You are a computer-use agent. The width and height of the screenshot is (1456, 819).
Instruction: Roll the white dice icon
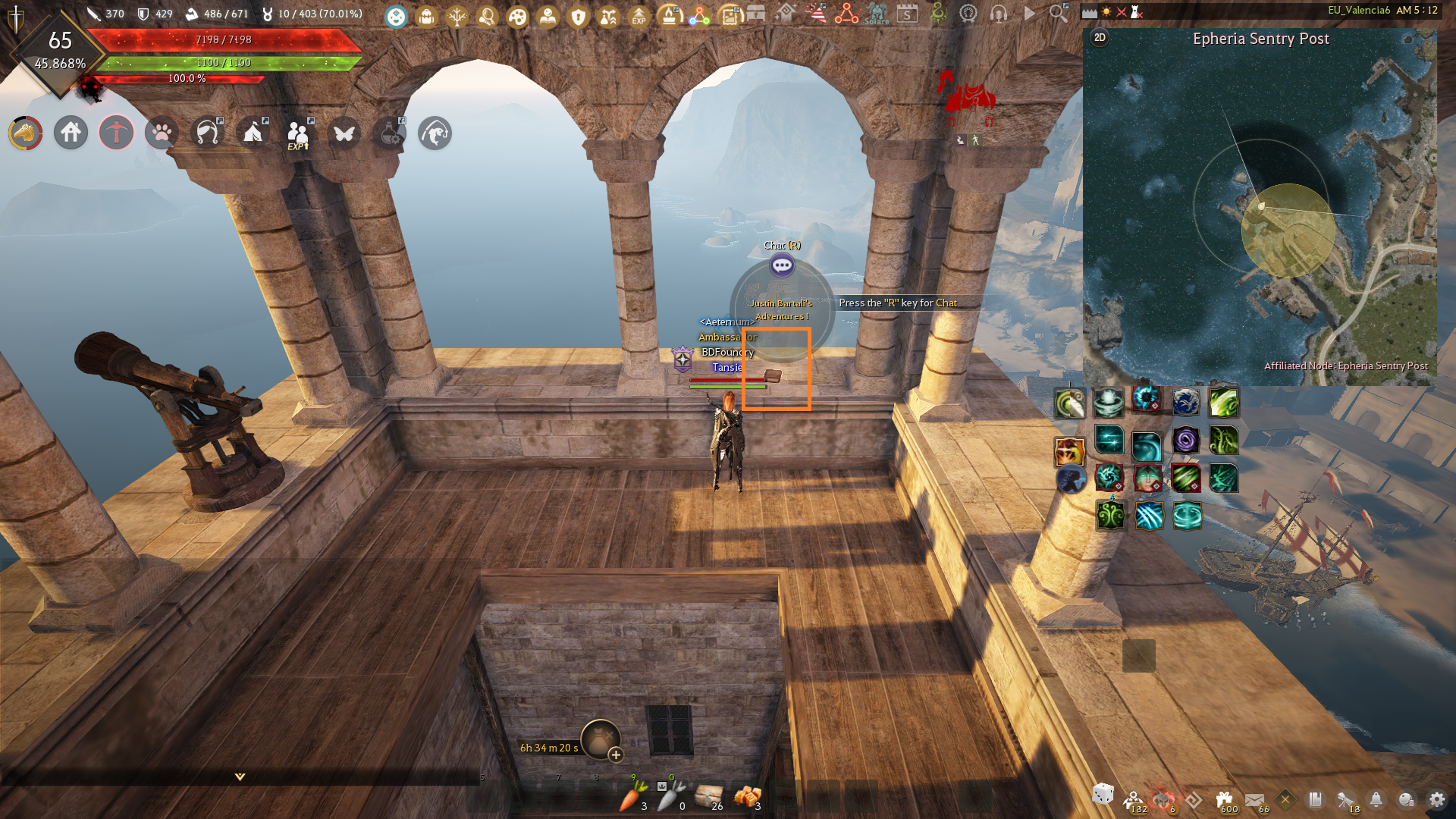(1103, 794)
